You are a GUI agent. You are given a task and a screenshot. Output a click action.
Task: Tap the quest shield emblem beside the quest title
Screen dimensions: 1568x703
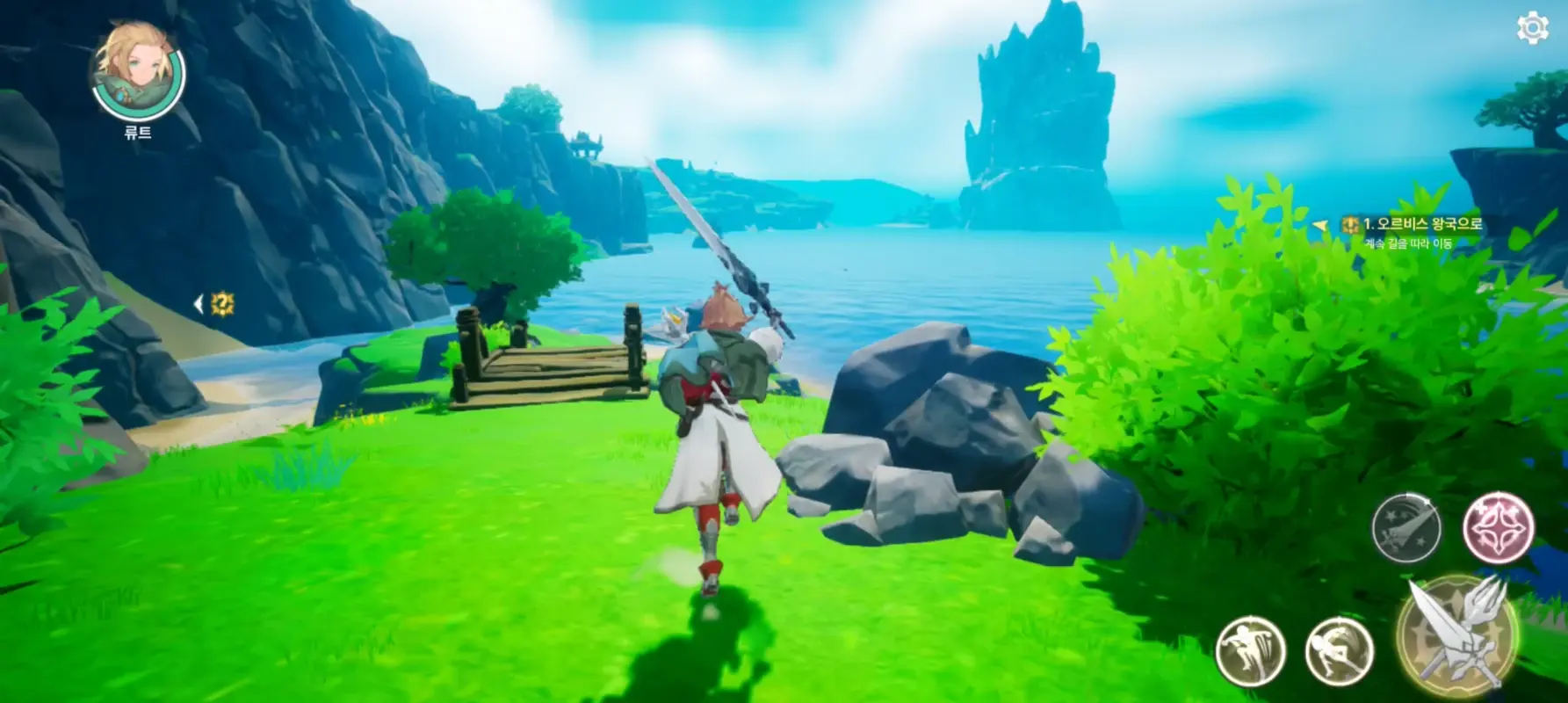pos(1350,225)
